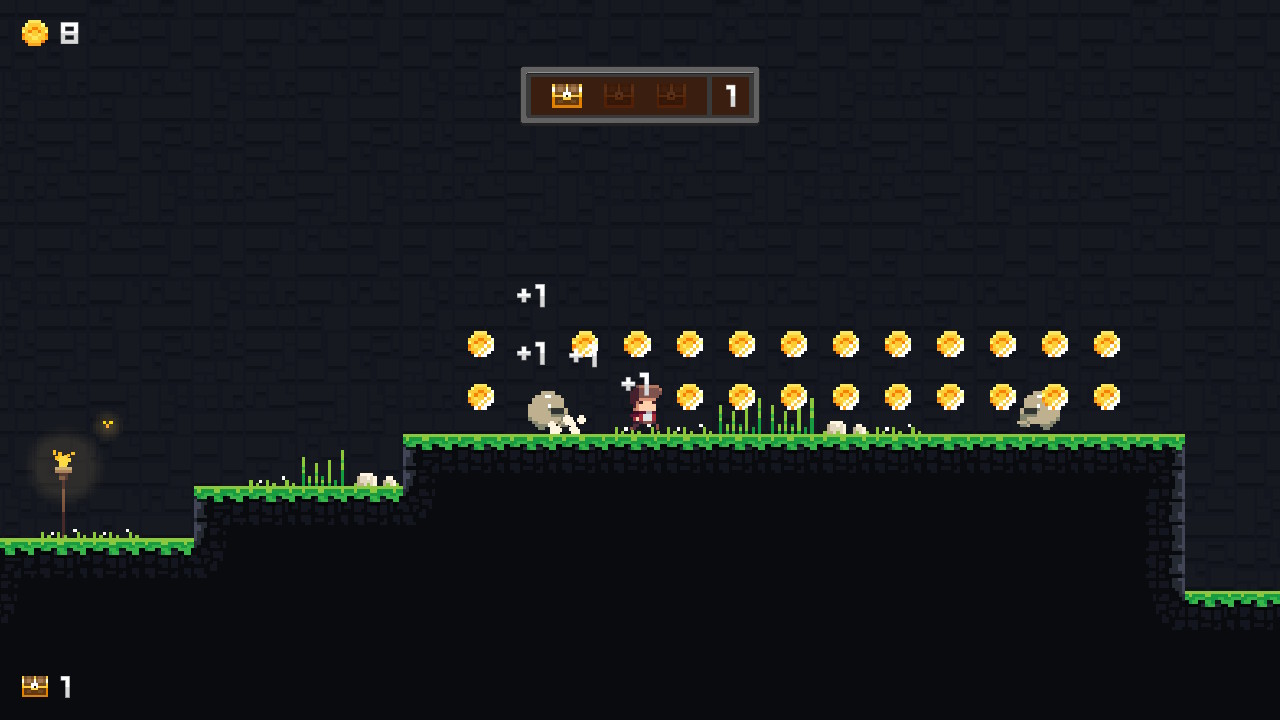Click the topmost +1 pickup text
This screenshot has height=720, width=1280.
[531, 296]
